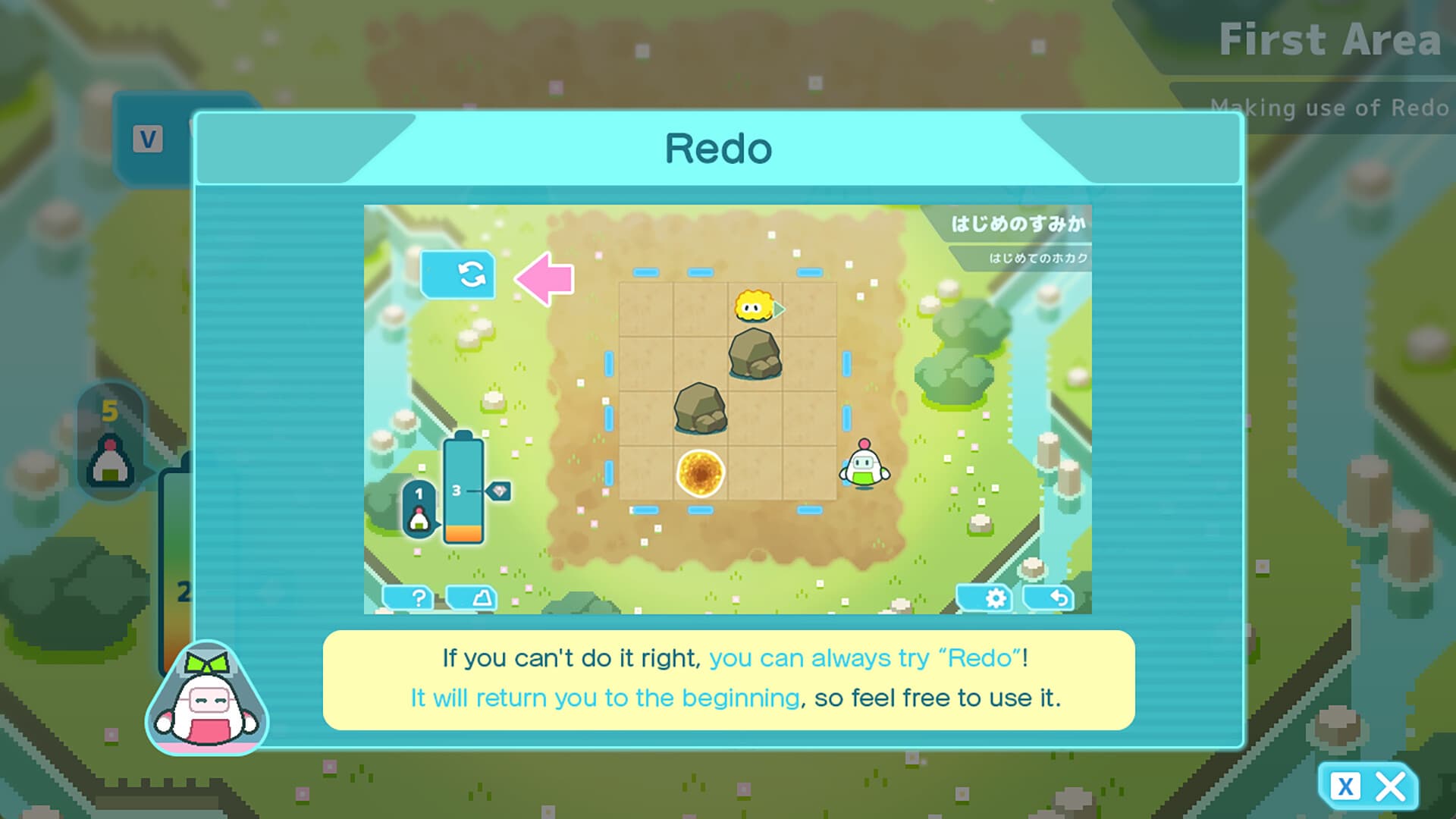Viewport: 1456px width, 819px height.
Task: Select the mountain icon beside the help button
Action: (472, 599)
